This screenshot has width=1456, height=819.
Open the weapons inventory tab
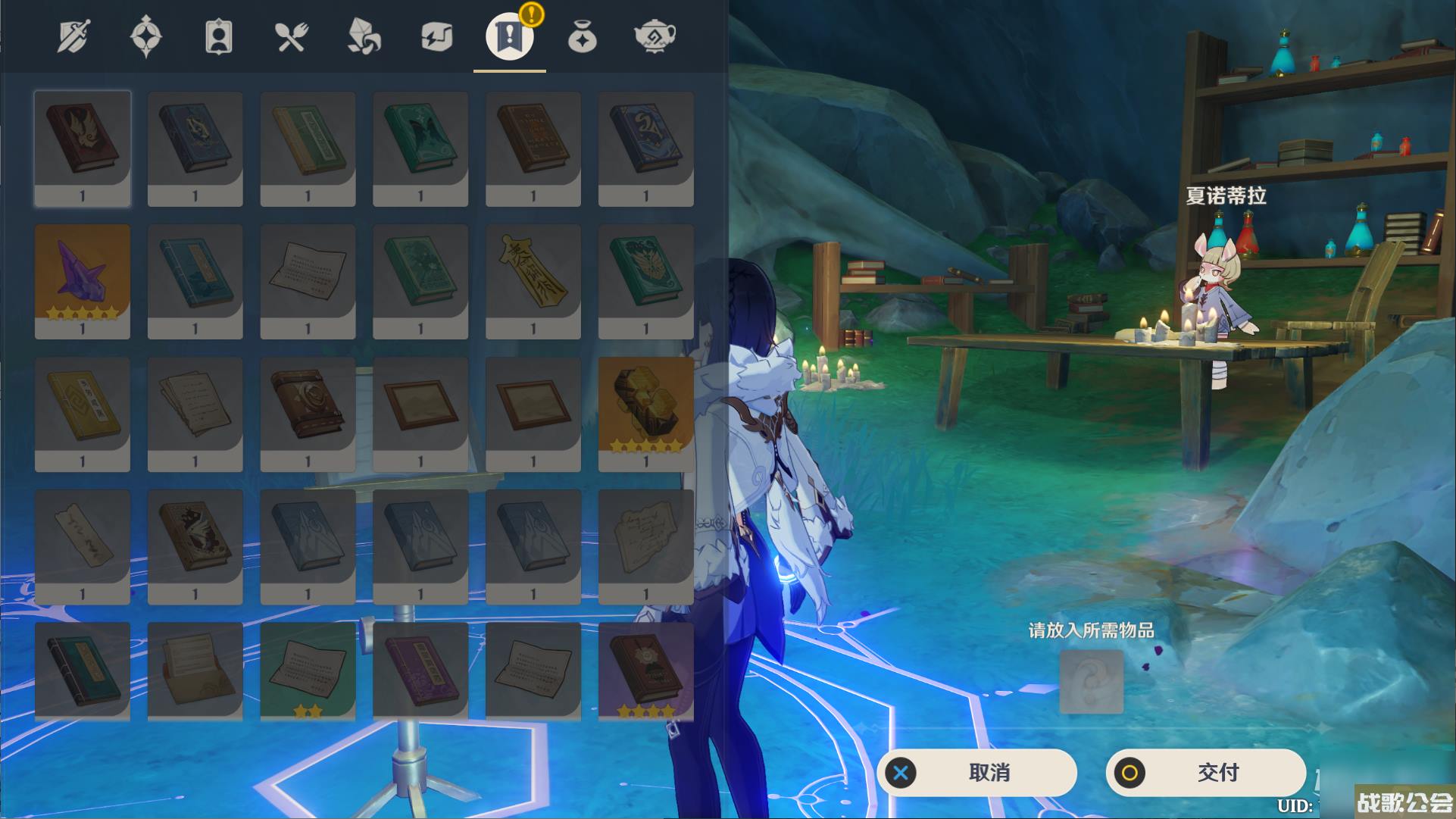73,36
